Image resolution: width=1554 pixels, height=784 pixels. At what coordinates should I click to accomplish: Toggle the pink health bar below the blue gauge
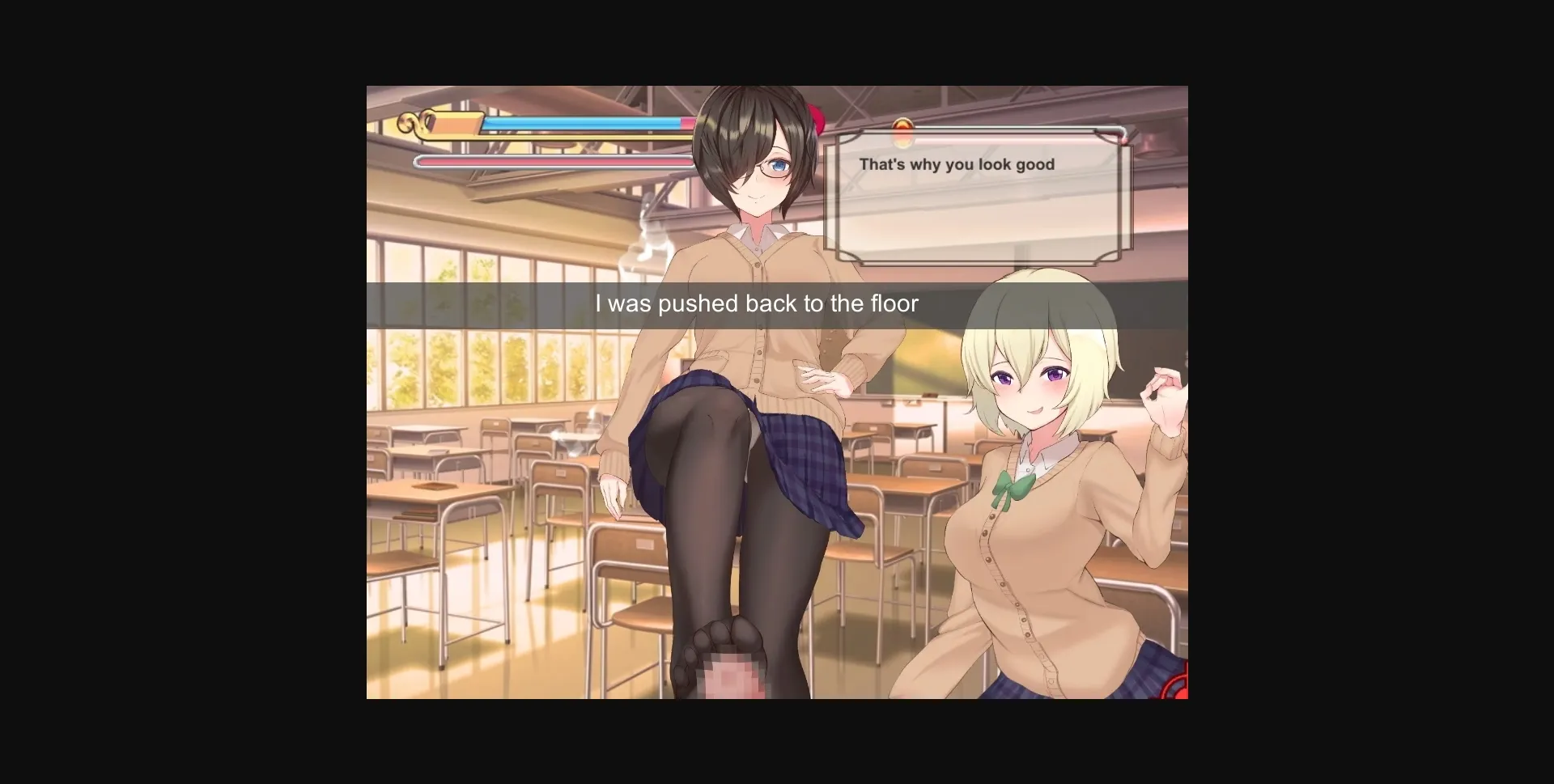[x=558, y=160]
